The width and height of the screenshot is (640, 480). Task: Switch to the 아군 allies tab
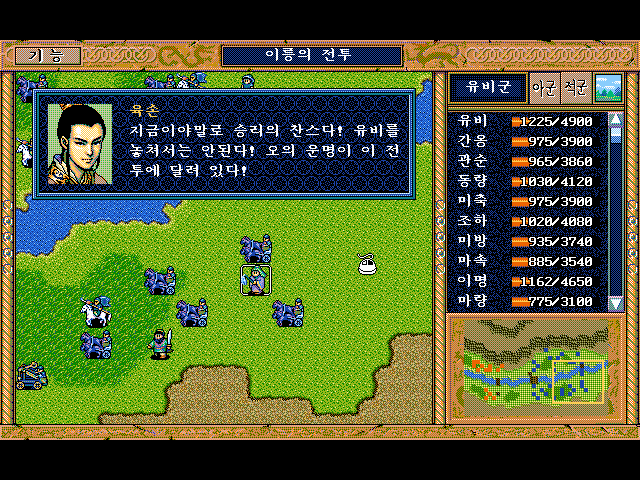pos(545,88)
